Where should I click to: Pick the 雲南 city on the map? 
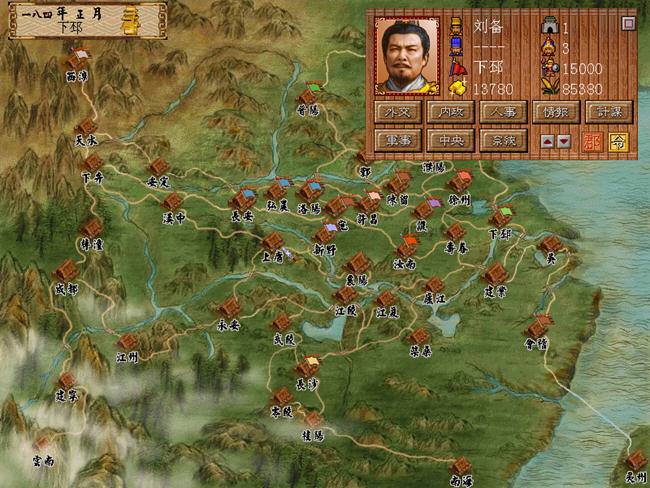tap(42, 443)
